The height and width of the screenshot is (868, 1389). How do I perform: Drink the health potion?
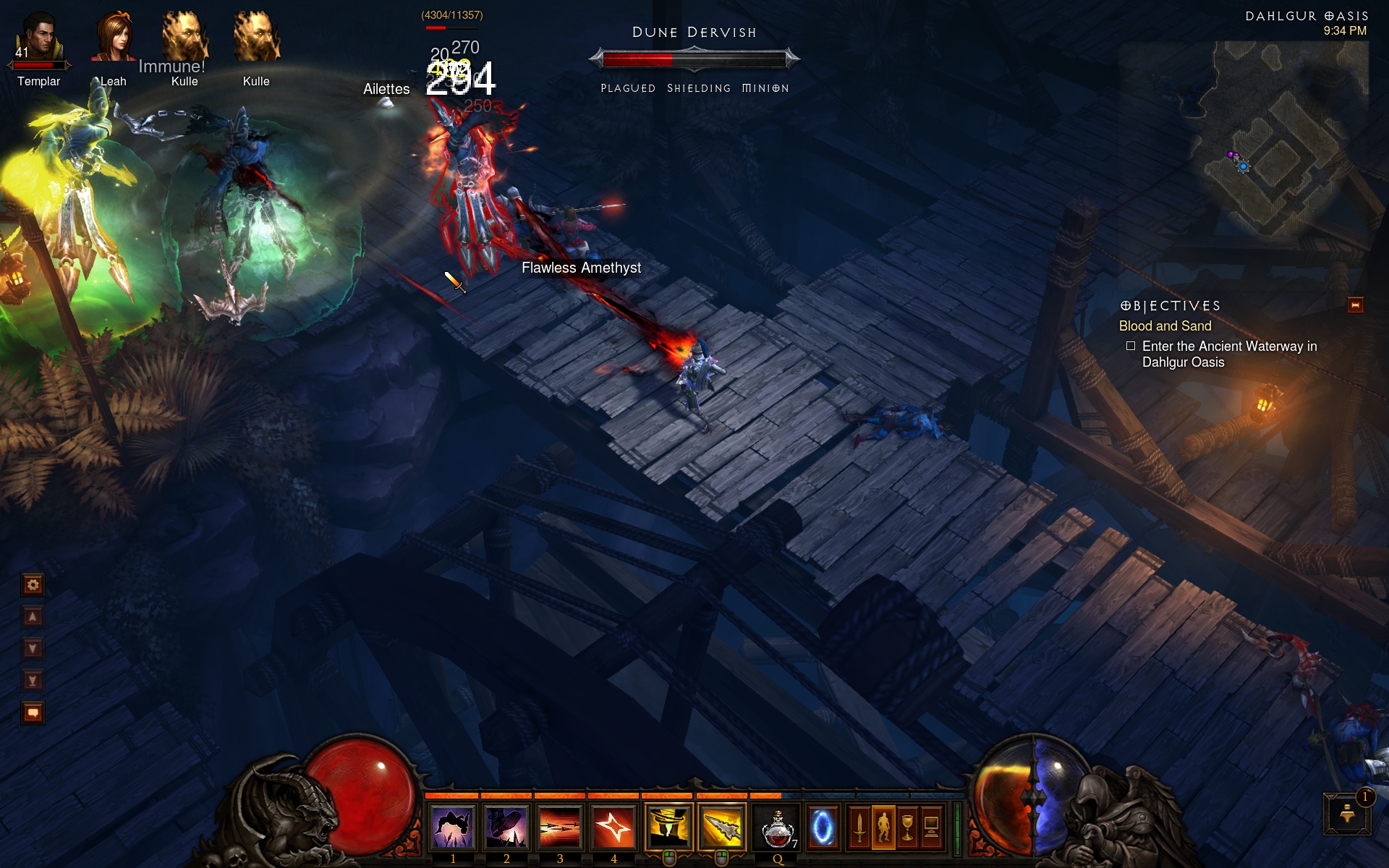coord(778,827)
